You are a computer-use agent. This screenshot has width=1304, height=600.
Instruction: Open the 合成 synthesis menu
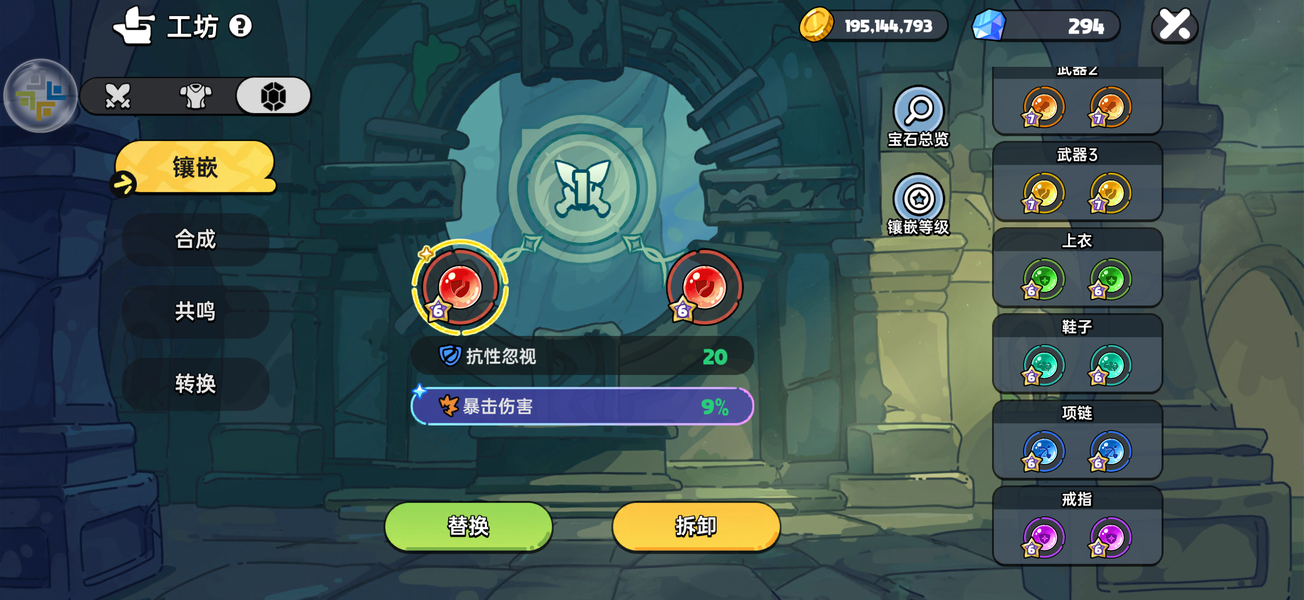point(195,239)
